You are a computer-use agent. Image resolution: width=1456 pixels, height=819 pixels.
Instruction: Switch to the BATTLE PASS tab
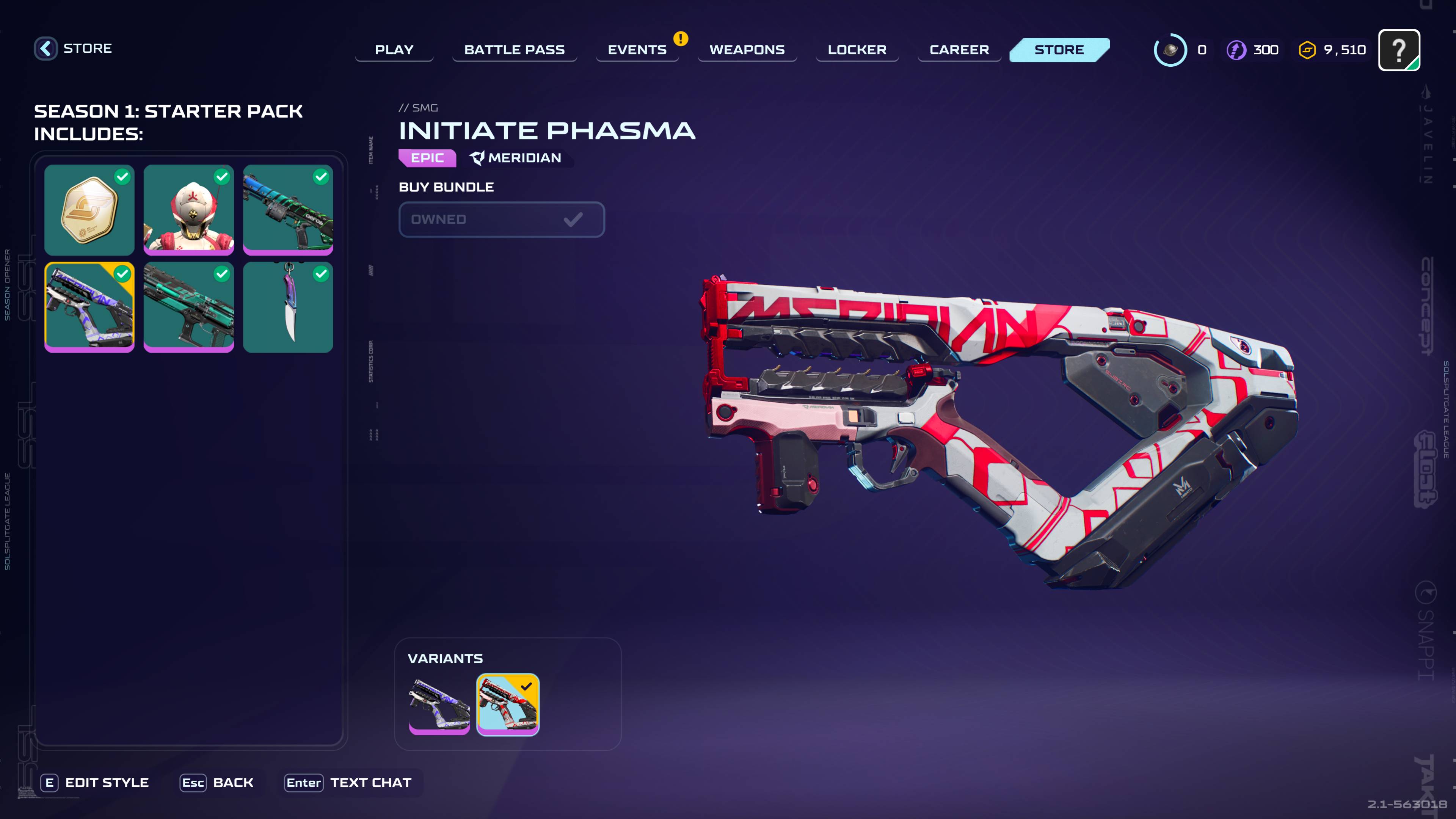point(515,50)
